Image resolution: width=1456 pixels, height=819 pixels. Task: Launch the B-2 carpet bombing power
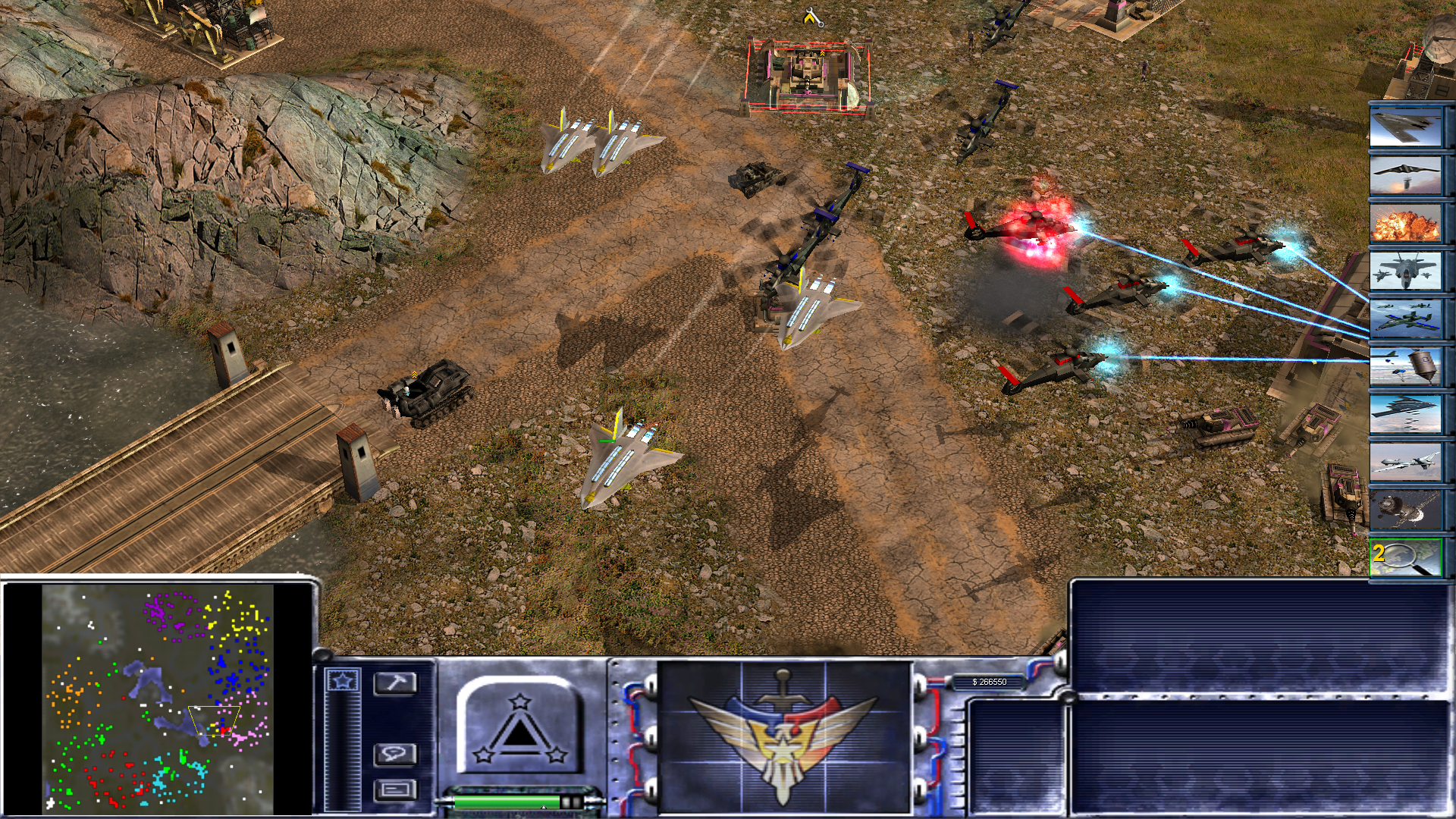coord(1405,414)
